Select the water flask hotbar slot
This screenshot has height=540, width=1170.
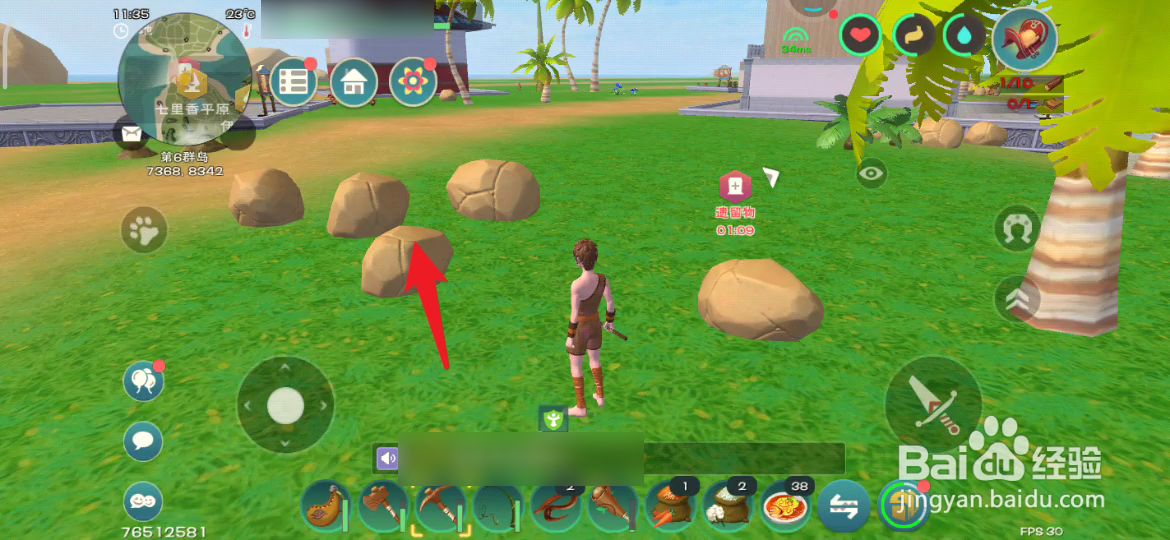click(325, 506)
